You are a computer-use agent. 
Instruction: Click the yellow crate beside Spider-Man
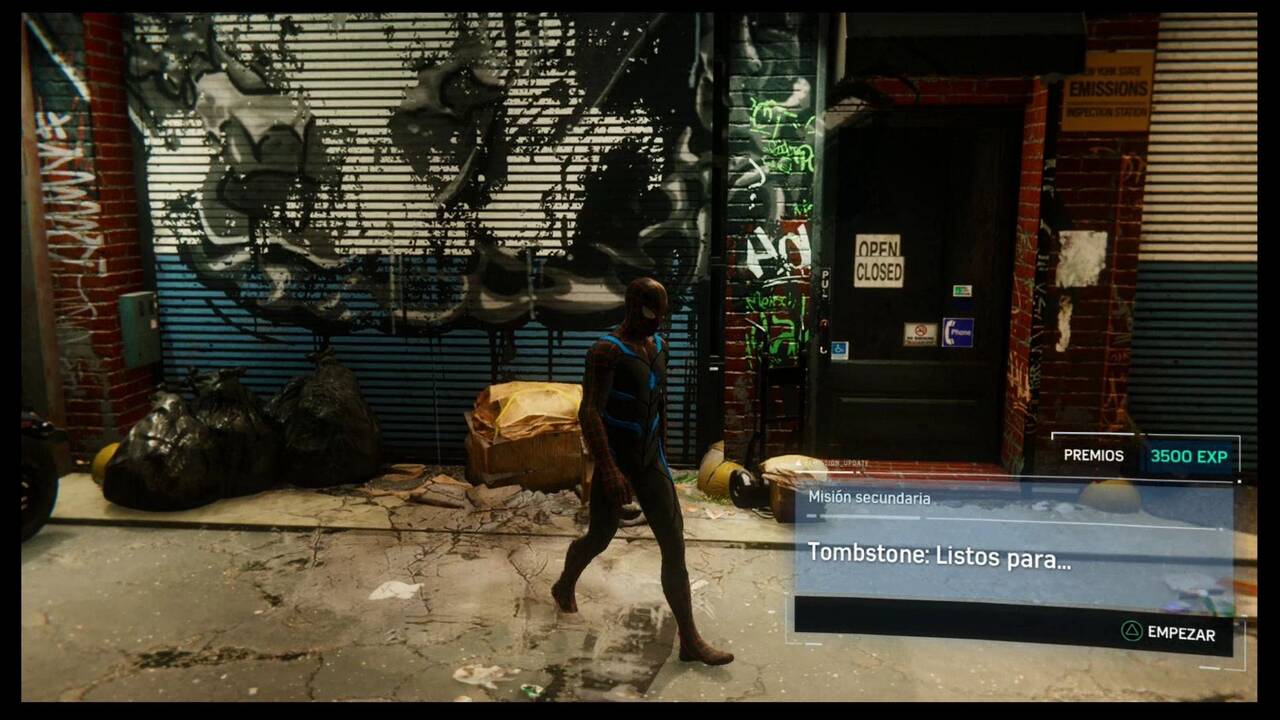(x=527, y=425)
